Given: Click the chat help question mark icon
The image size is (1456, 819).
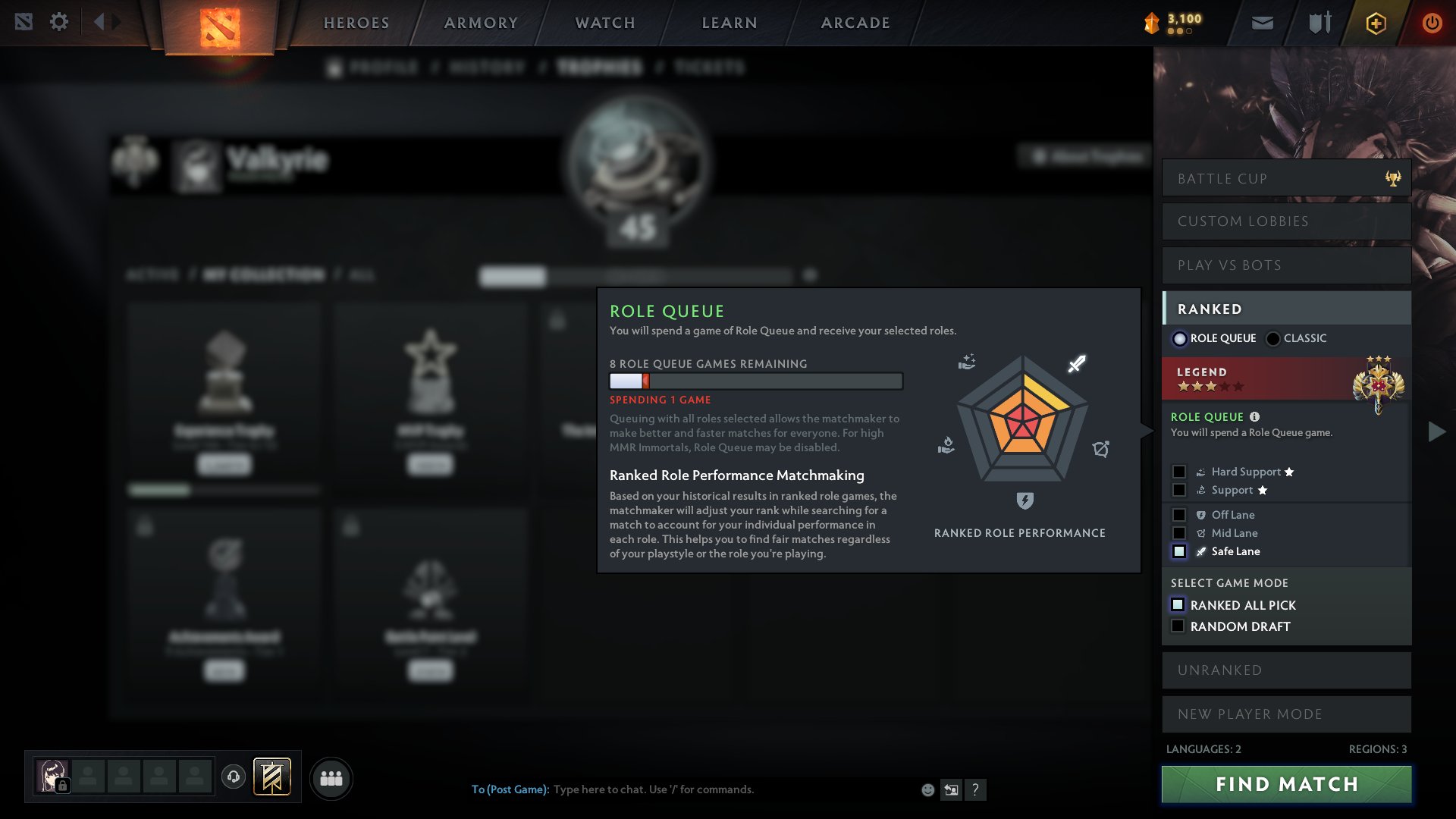Looking at the screenshot, I should pos(976,790).
